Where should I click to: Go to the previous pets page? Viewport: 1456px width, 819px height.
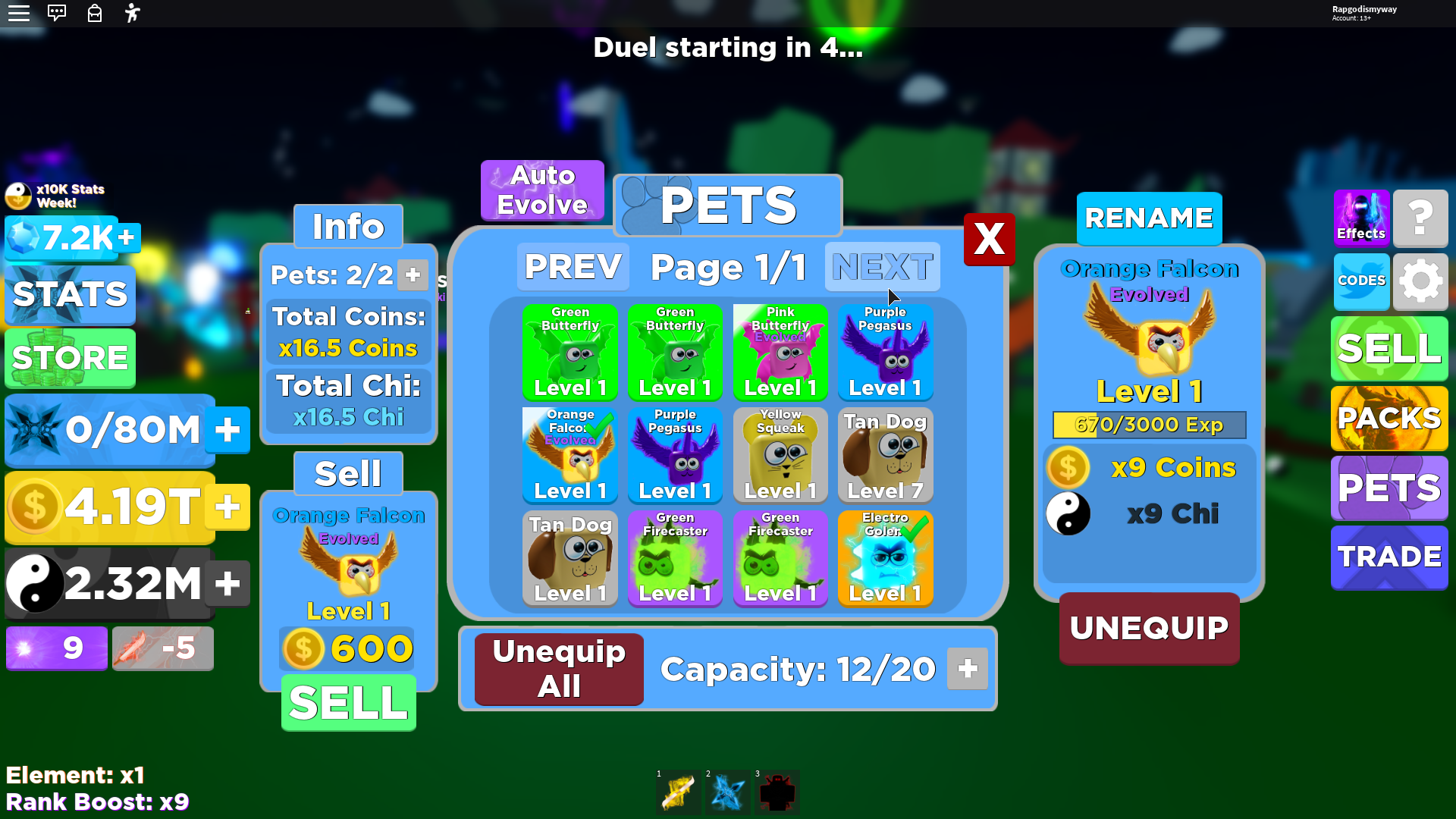click(x=573, y=267)
